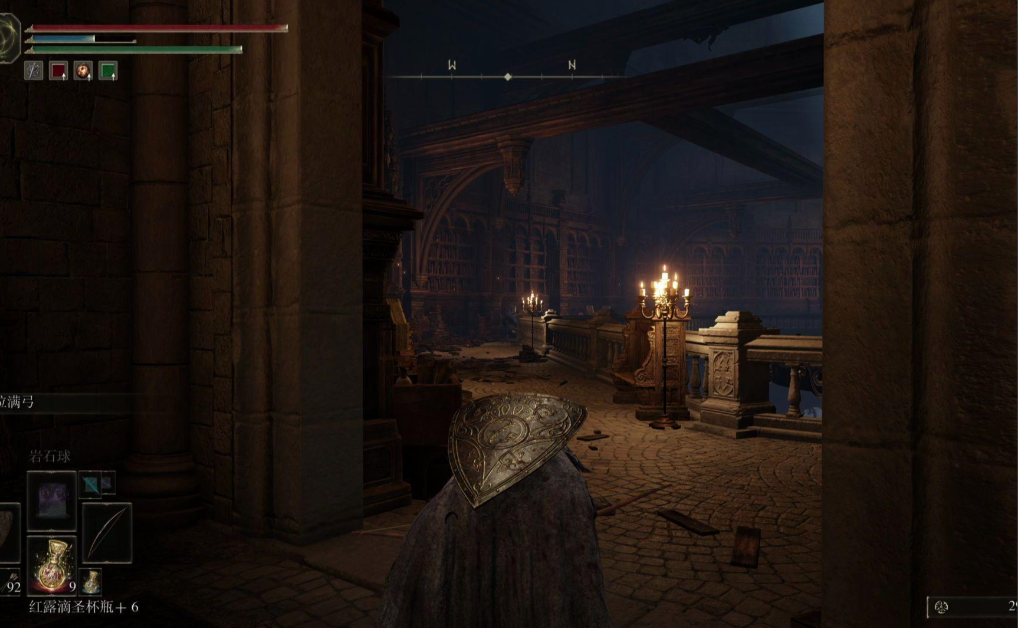Screen dimensions: 1018x628
Task: Click the small teal next-spell icon
Action: 89,483
